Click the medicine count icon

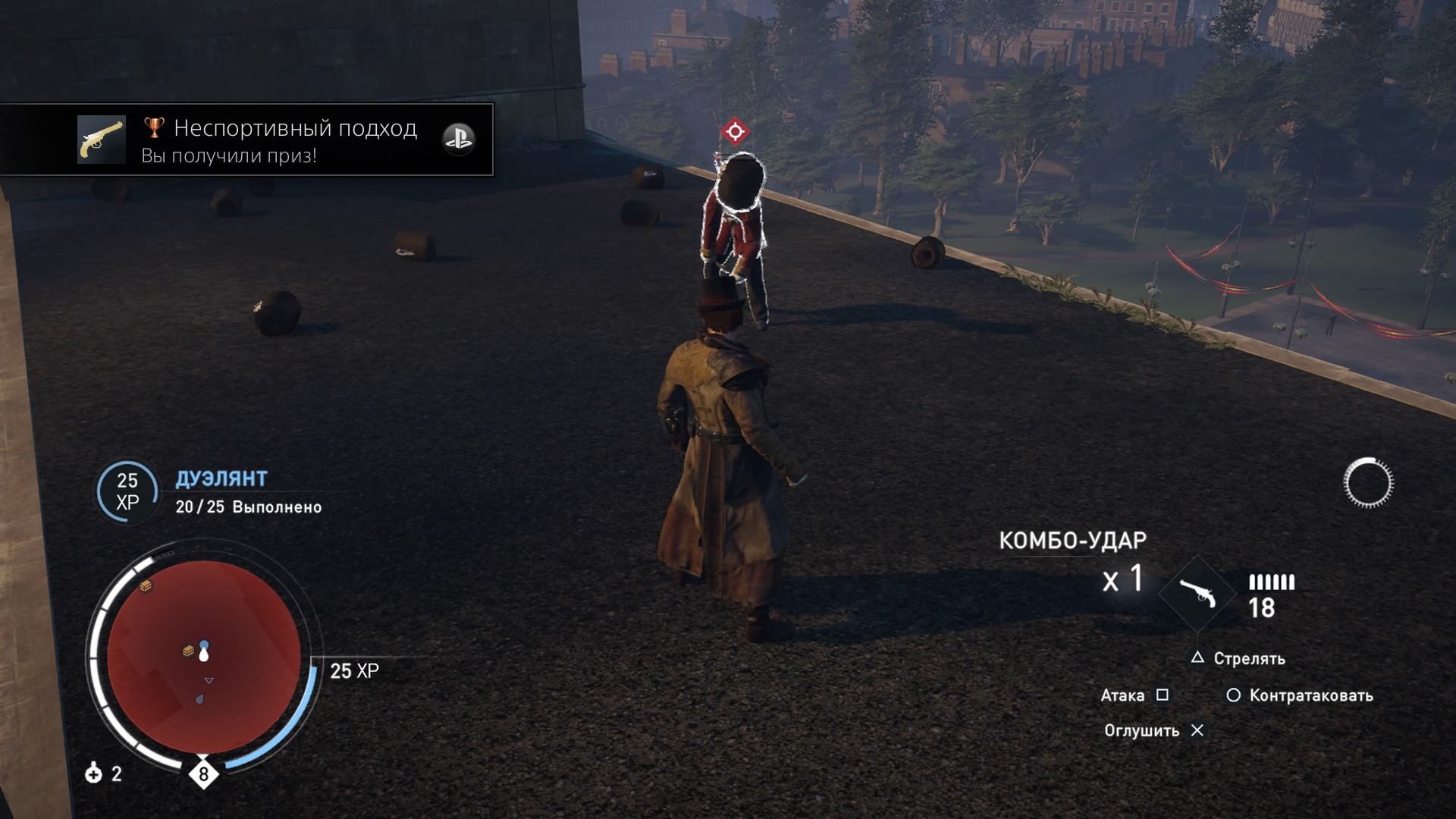click(94, 773)
